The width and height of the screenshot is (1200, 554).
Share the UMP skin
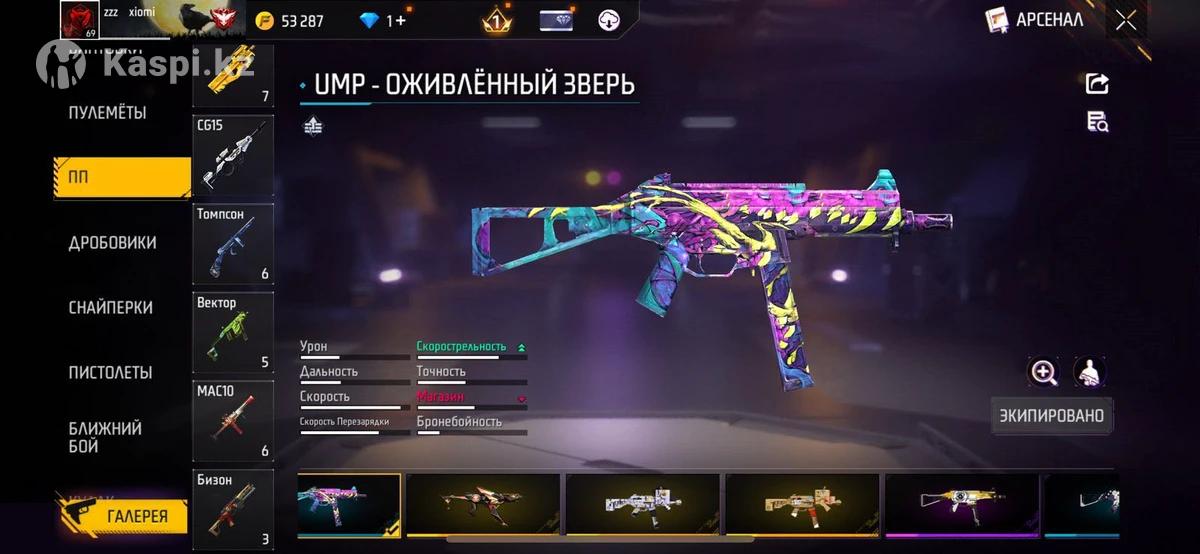click(1097, 84)
